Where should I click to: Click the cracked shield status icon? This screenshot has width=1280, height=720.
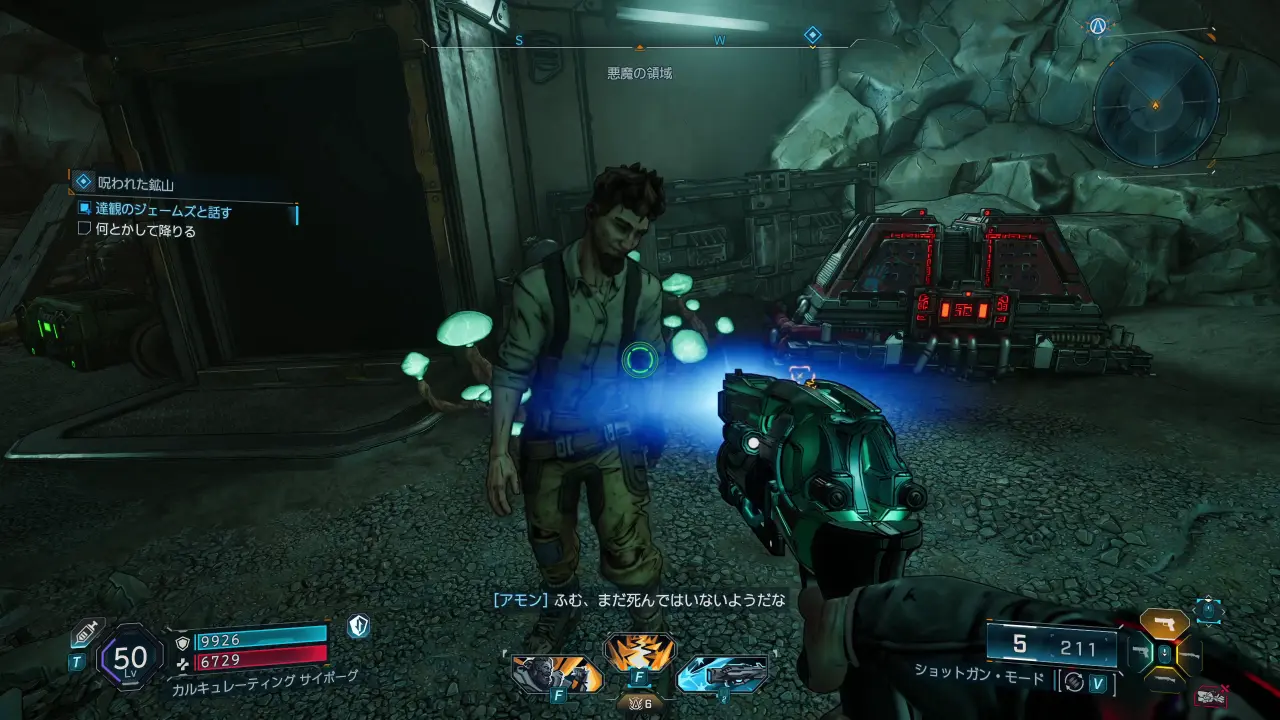359,627
